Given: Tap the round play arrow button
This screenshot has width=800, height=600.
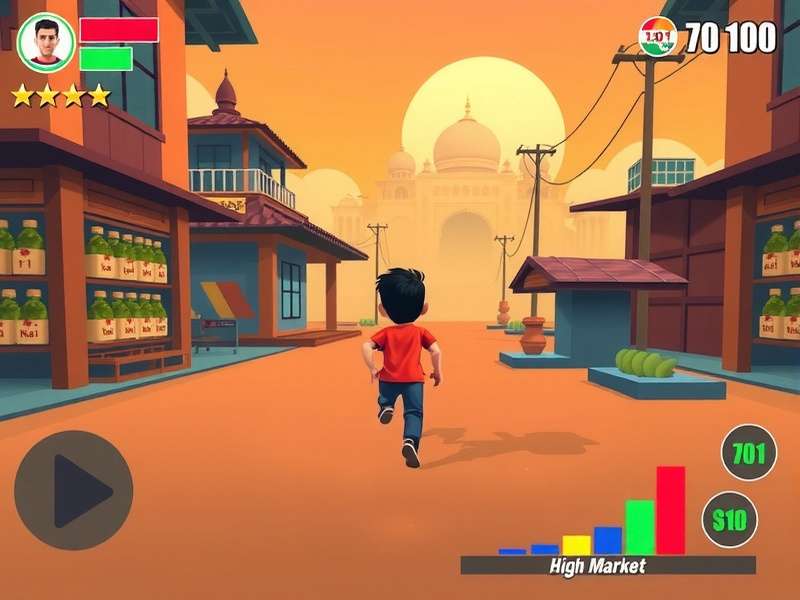Looking at the screenshot, I should click(x=73, y=490).
